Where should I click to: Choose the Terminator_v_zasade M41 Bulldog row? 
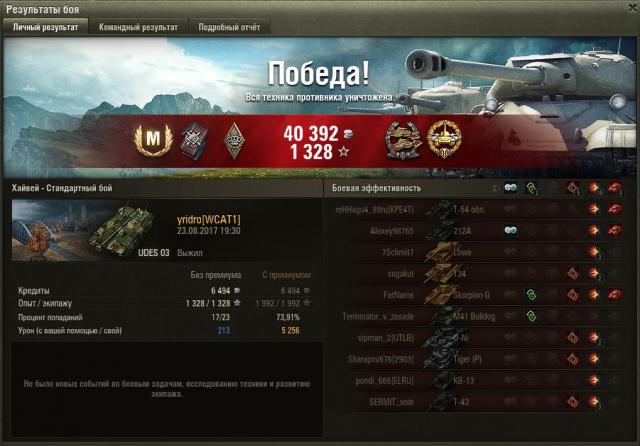click(470, 316)
